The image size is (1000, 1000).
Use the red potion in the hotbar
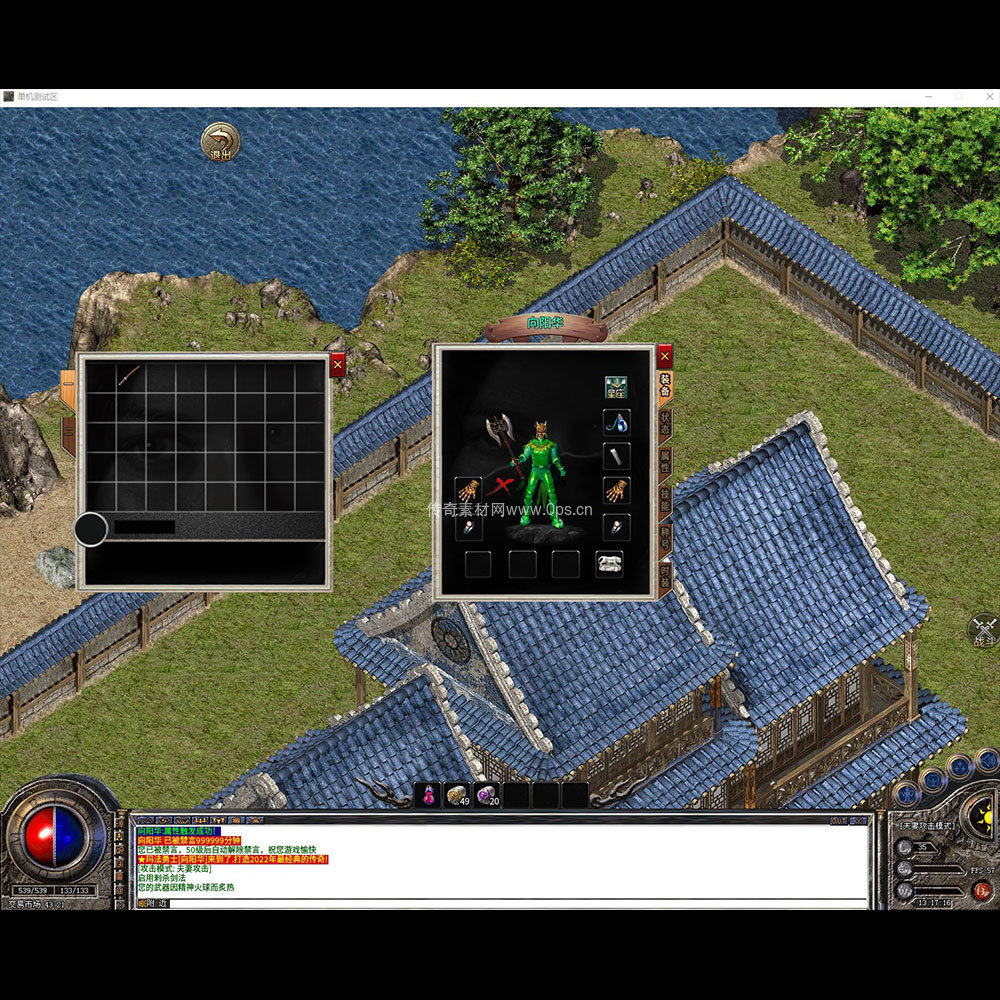tap(428, 795)
